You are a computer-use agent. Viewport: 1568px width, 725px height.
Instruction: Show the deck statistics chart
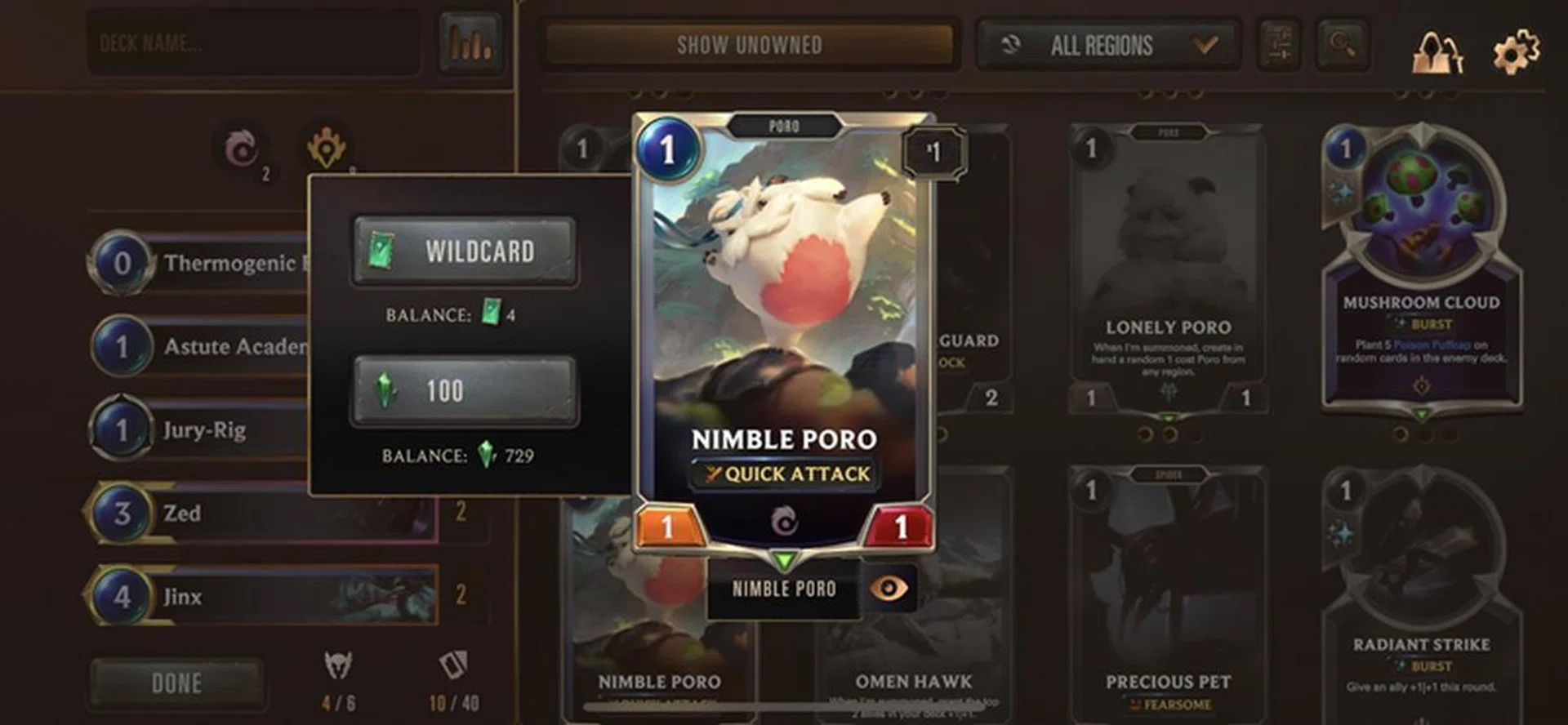(x=470, y=43)
